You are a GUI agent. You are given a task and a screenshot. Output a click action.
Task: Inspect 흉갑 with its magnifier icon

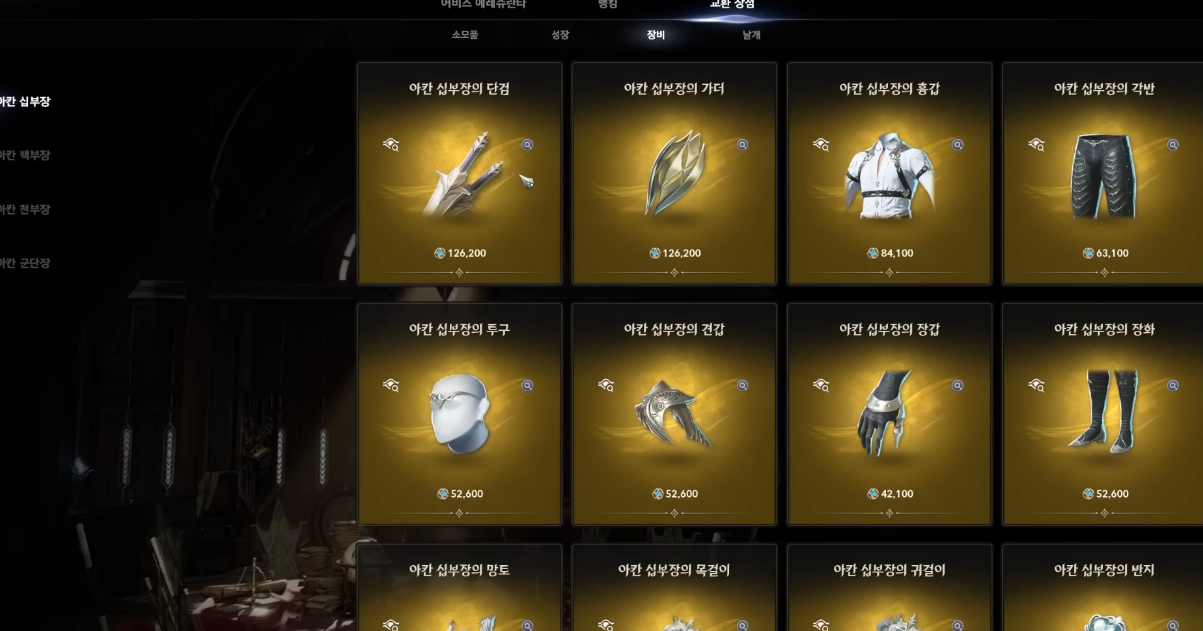pos(957,145)
